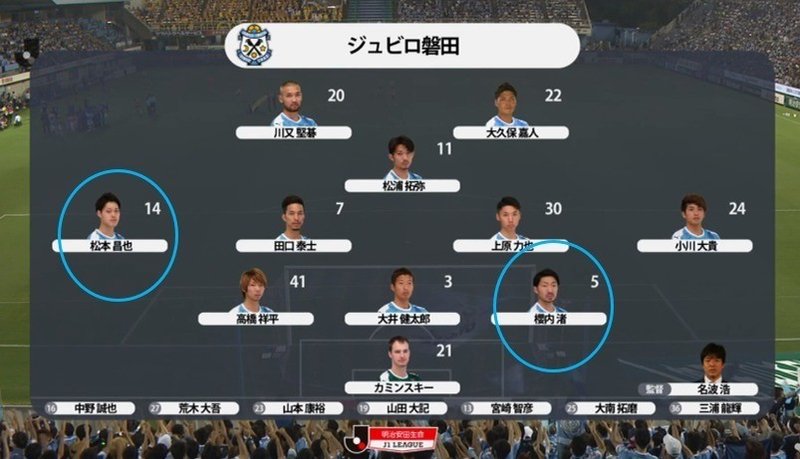This screenshot has height=459, width=800.
Task: Select striker number 20 川又 堅碁
Action: tap(294, 131)
